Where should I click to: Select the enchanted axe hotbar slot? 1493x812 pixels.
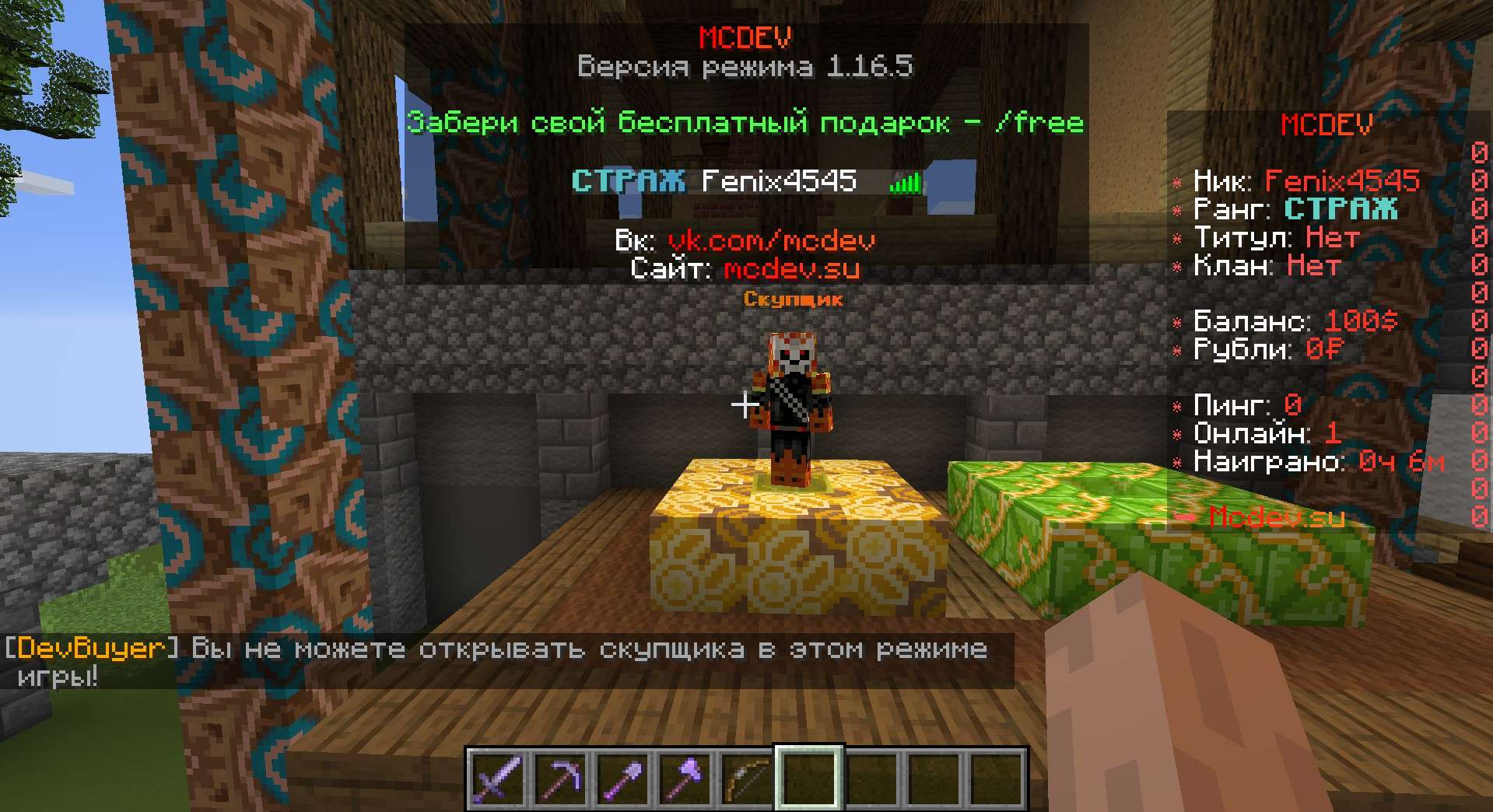[685, 779]
